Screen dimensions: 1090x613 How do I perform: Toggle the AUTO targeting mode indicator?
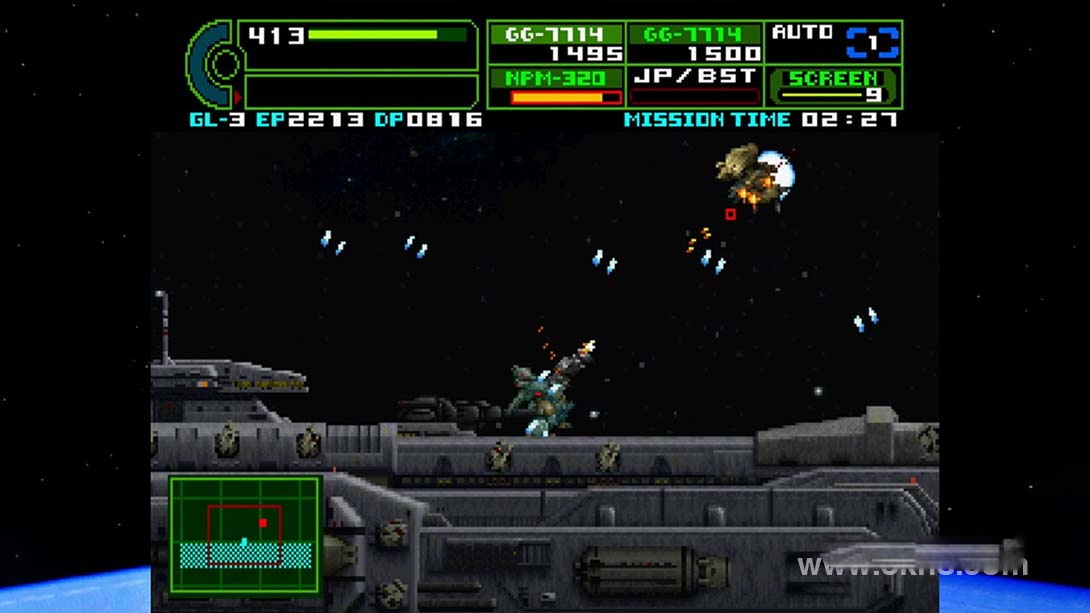pyautogui.click(x=834, y=43)
